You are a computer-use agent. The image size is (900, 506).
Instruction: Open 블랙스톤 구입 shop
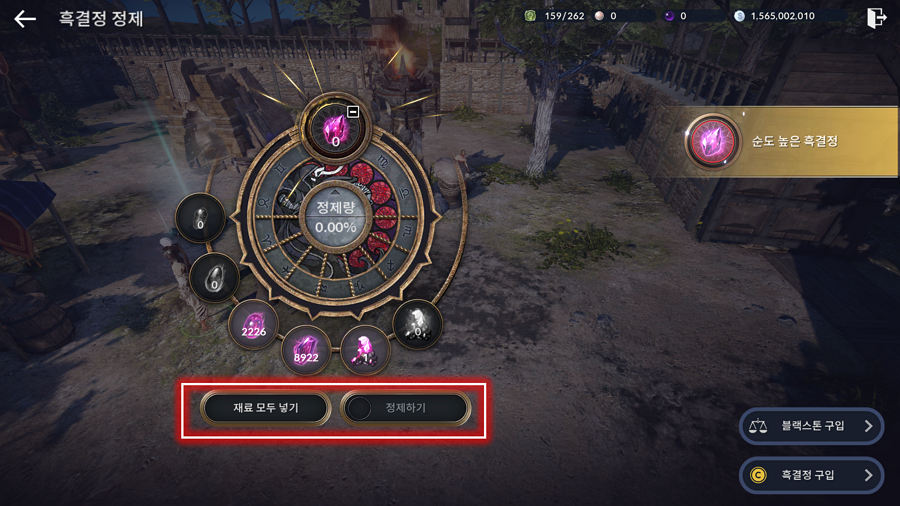click(811, 426)
